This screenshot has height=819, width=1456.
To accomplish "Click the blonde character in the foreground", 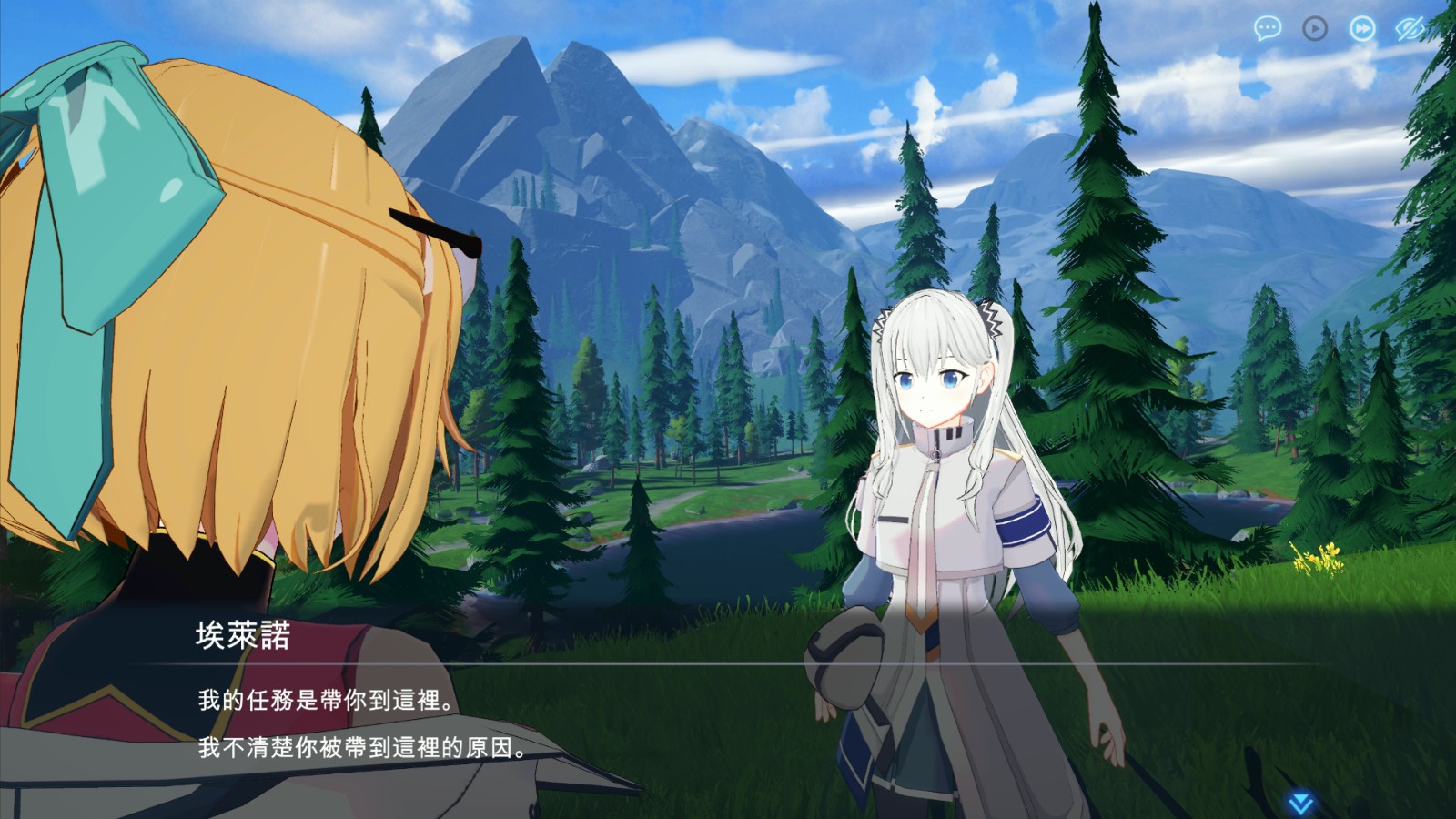I will 227,318.
